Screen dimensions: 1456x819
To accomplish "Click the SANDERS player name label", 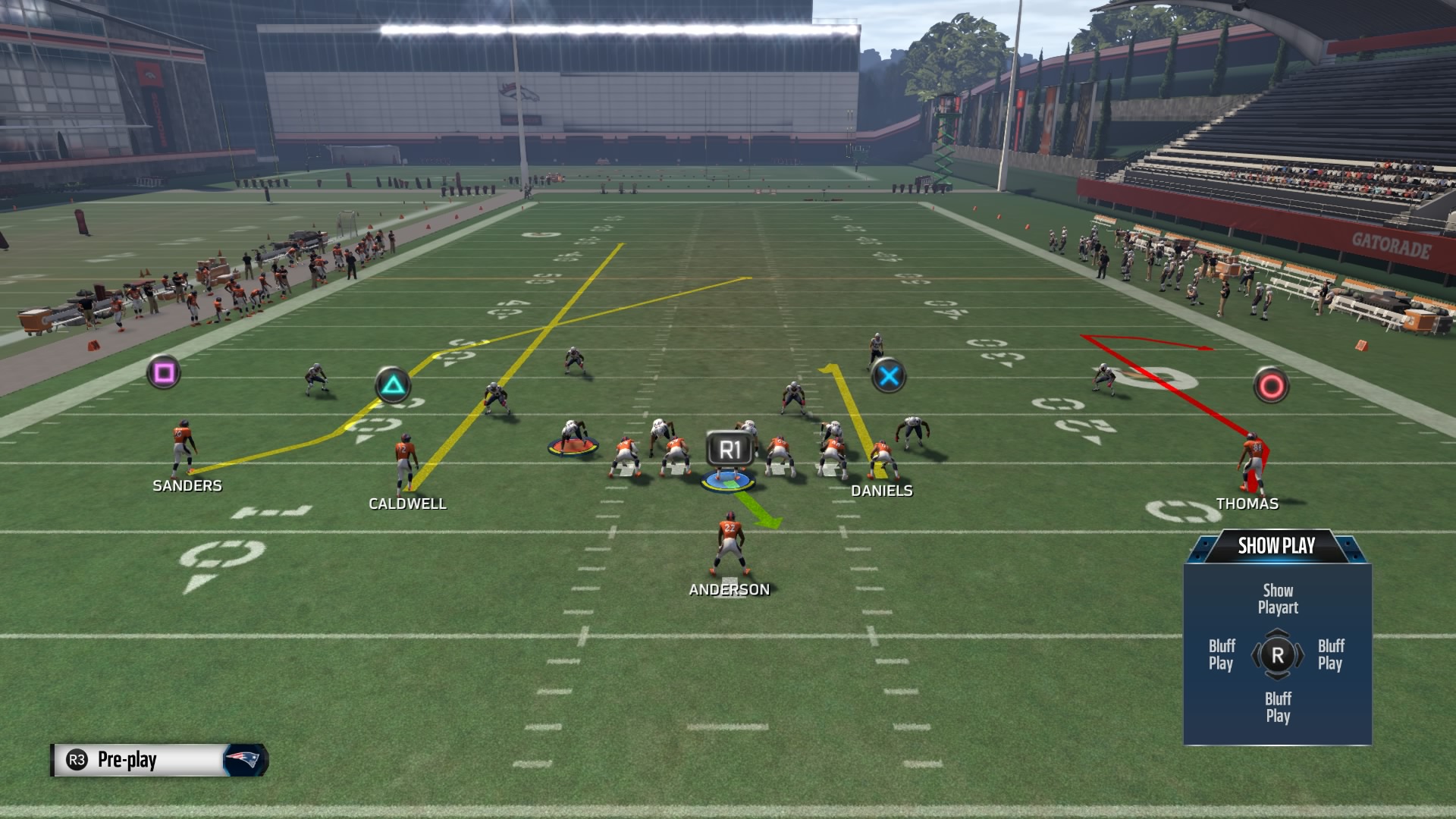I will pyautogui.click(x=187, y=486).
